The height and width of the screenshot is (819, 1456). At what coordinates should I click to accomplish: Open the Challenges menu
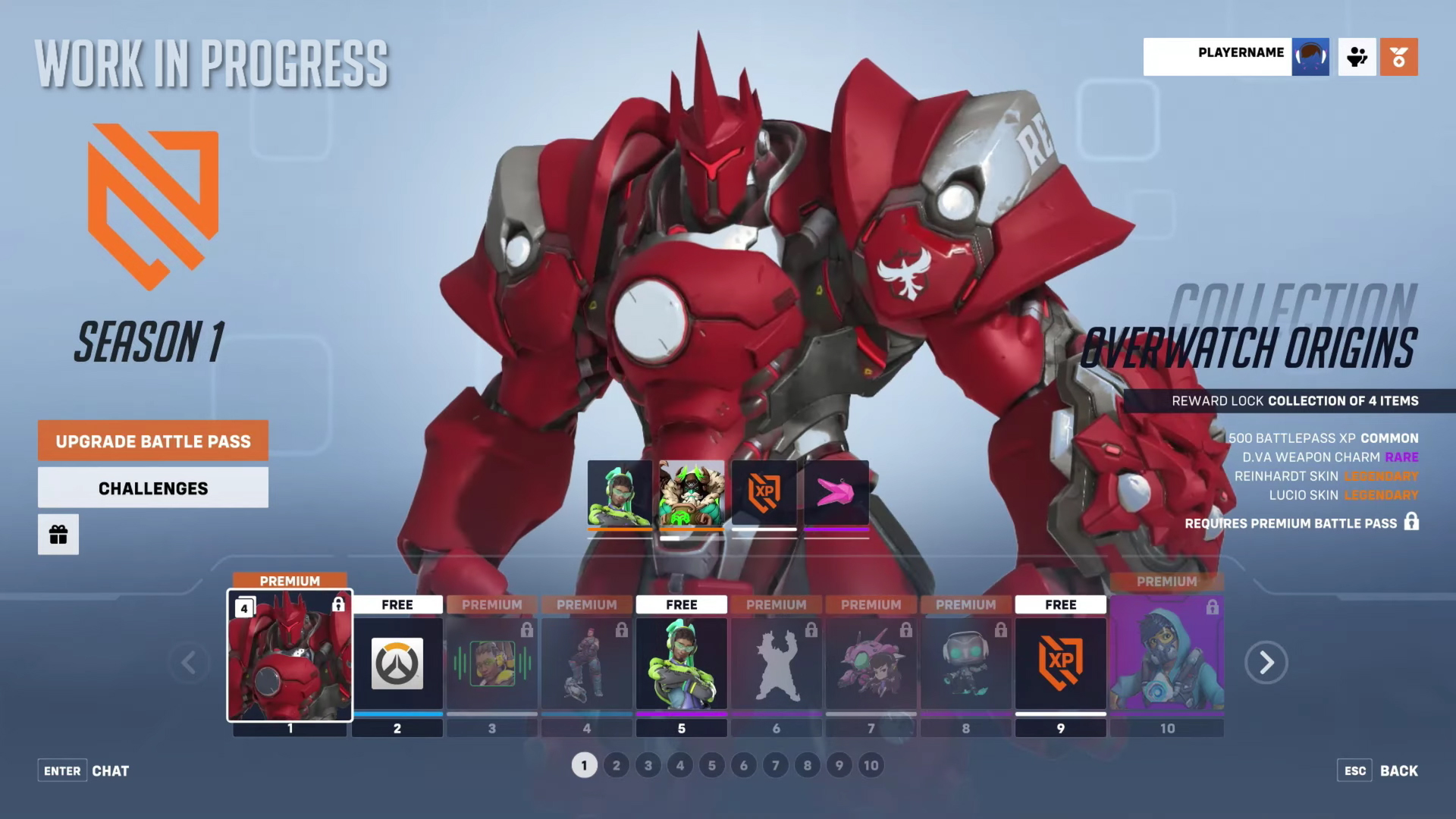(x=153, y=488)
